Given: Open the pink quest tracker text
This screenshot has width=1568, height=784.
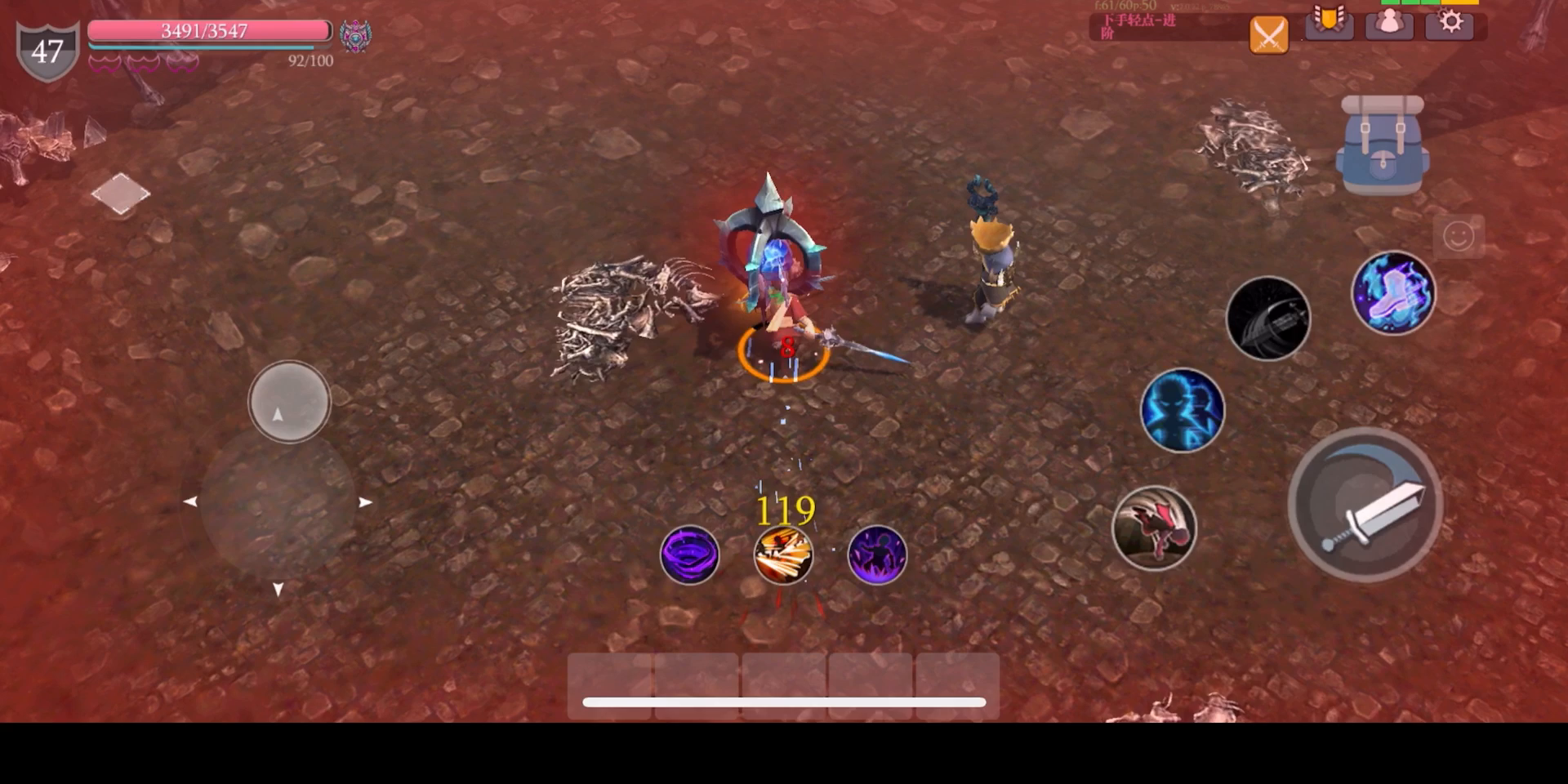Looking at the screenshot, I should click(1139, 26).
